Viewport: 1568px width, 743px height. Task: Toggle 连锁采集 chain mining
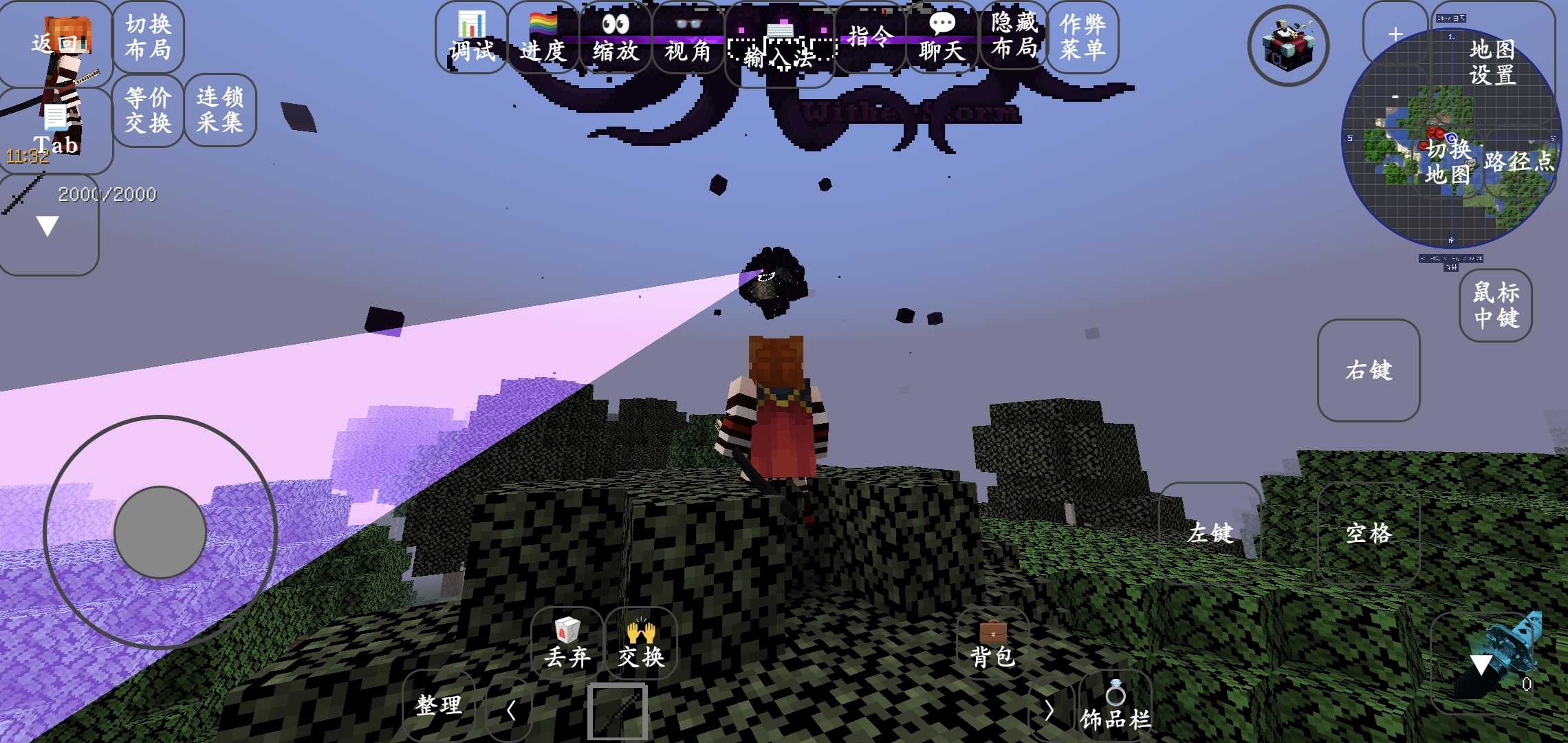[x=220, y=110]
